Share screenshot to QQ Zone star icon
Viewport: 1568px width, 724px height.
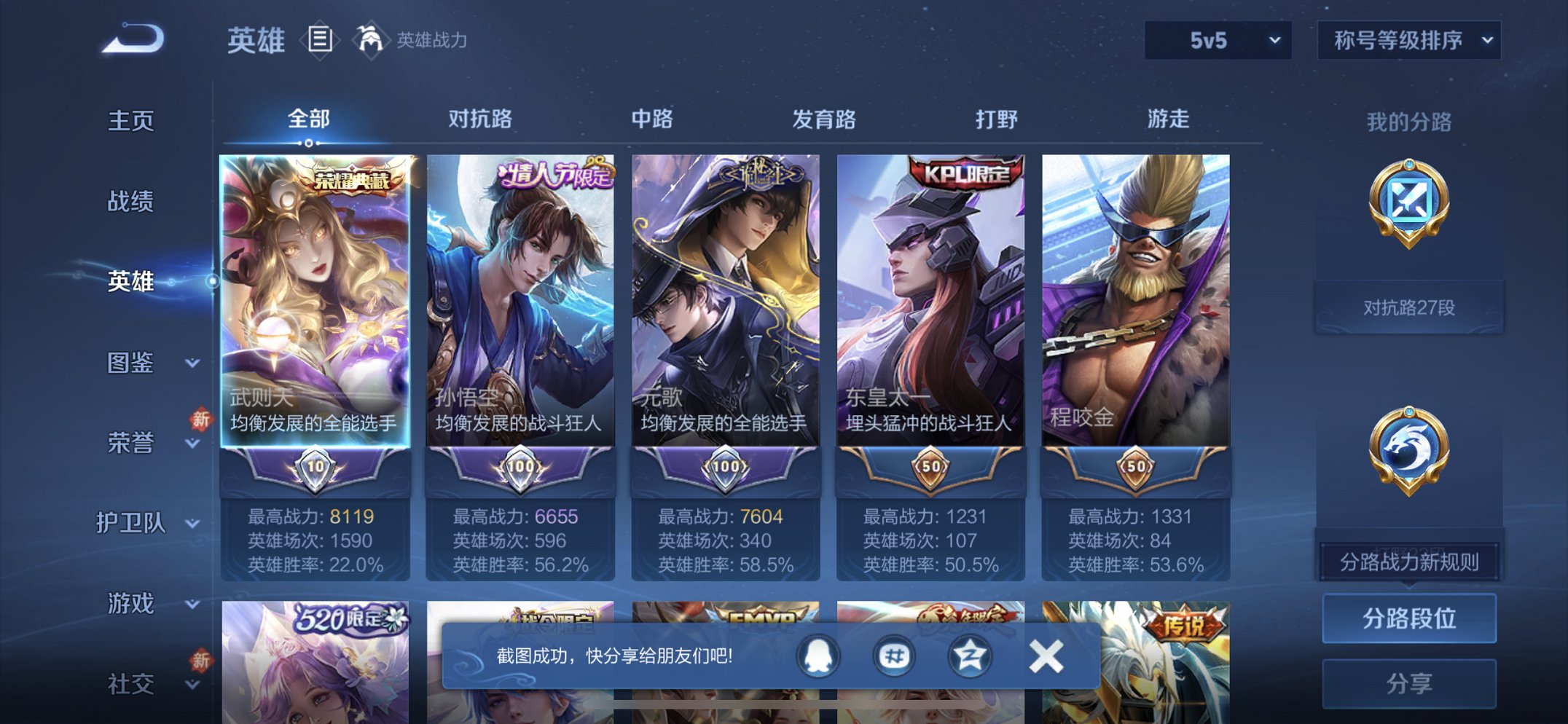tap(969, 654)
